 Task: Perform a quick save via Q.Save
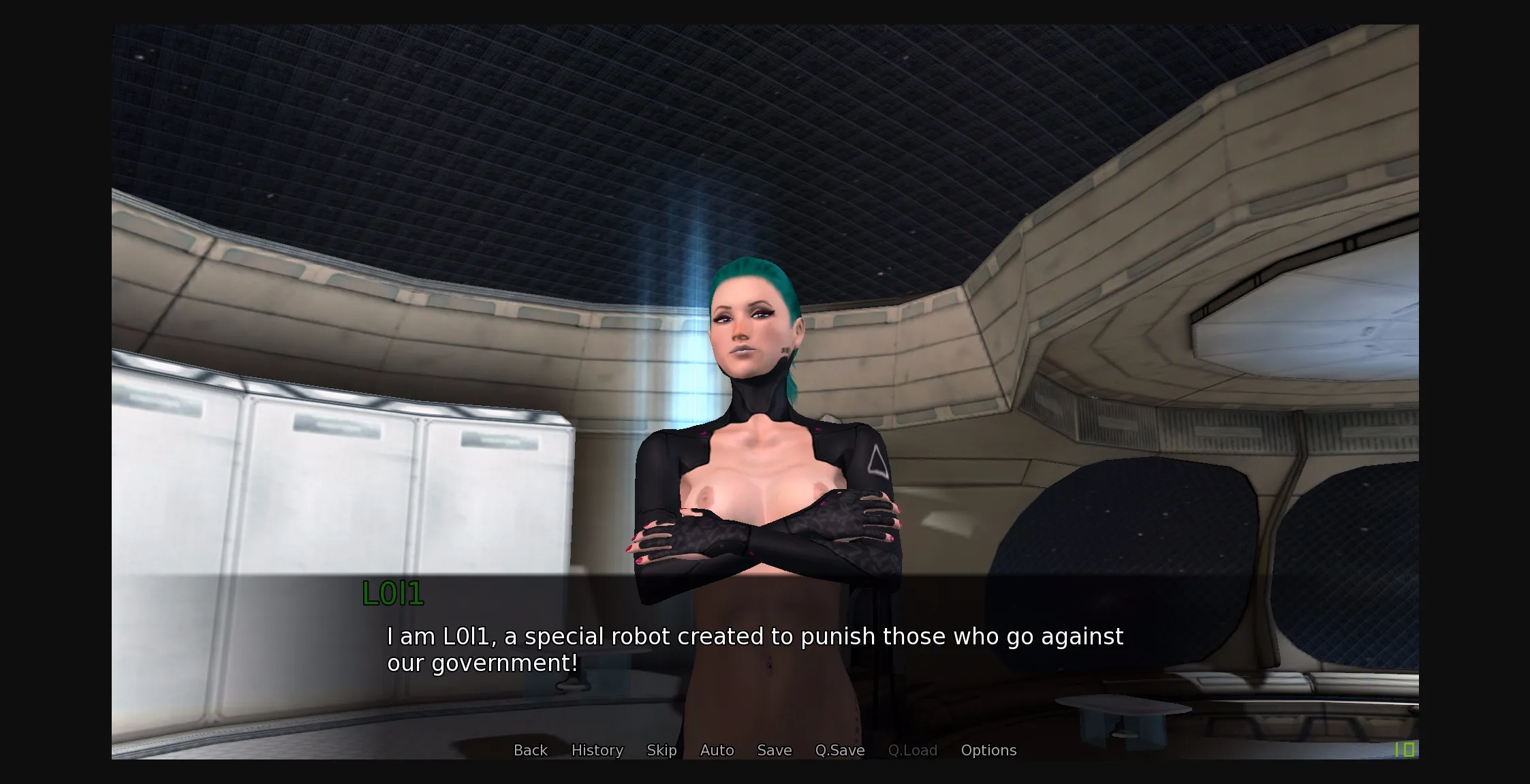840,750
